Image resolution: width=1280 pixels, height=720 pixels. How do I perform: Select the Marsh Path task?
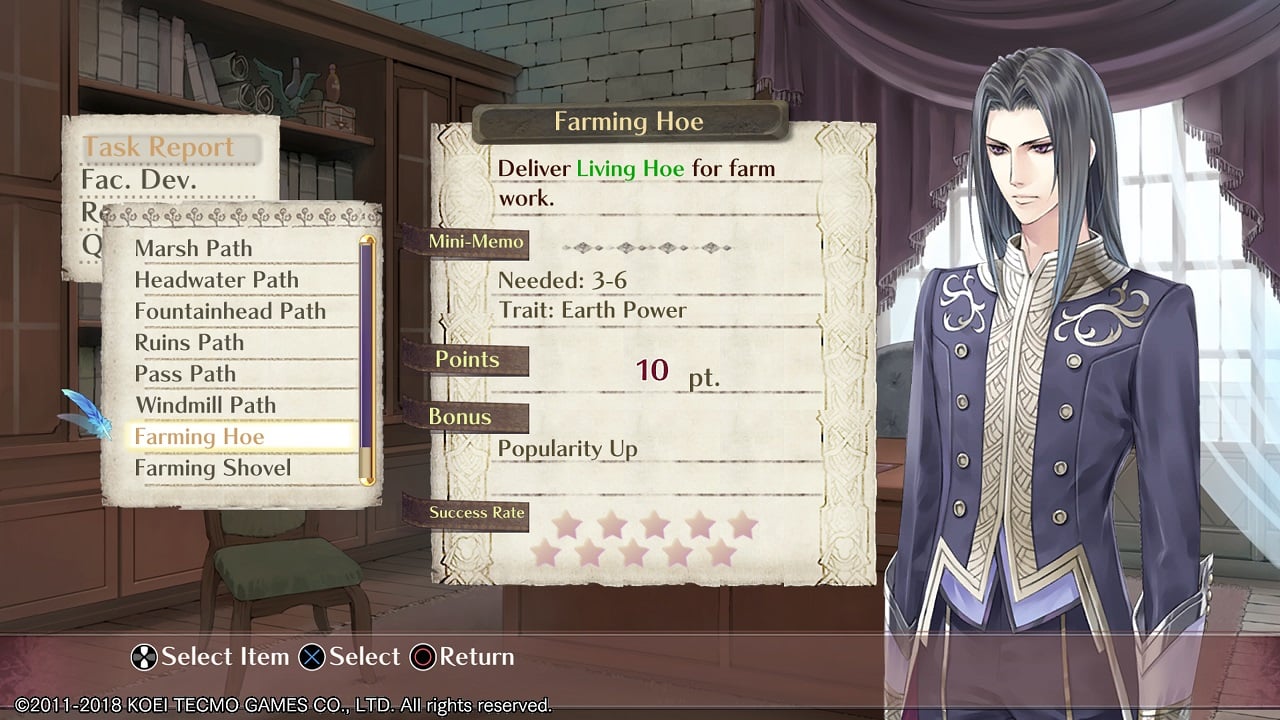[x=193, y=248]
